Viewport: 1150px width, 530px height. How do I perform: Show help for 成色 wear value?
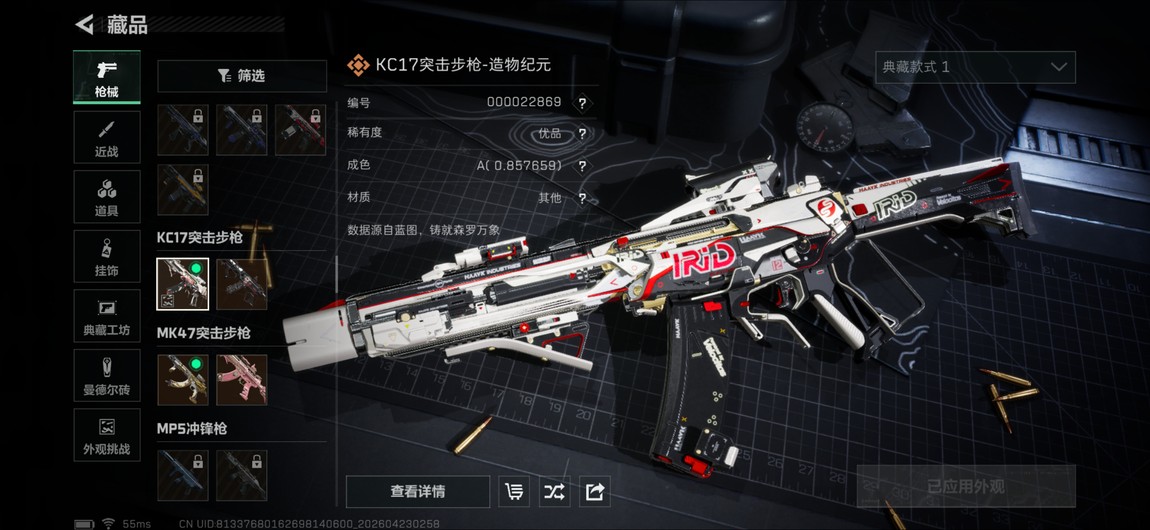coord(582,166)
